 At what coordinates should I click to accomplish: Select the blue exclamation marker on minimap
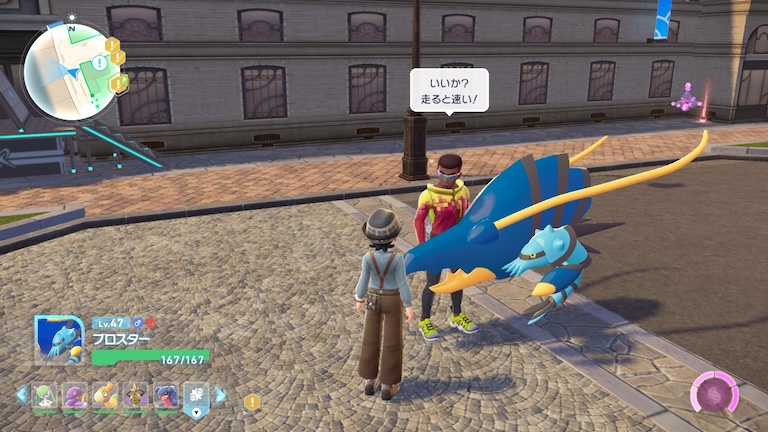(x=98, y=63)
